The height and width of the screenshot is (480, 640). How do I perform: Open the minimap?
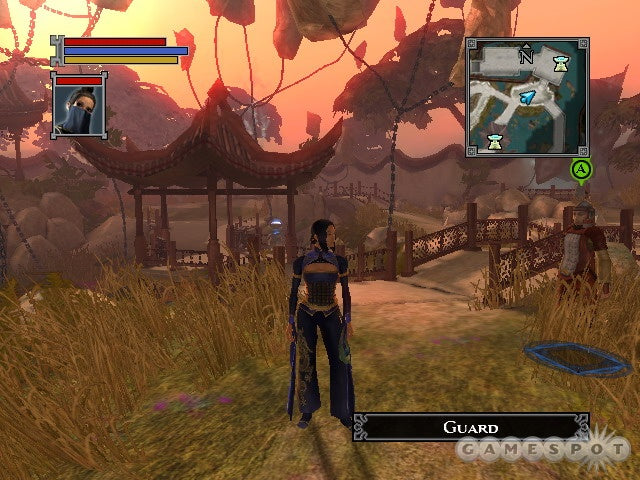pos(526,97)
